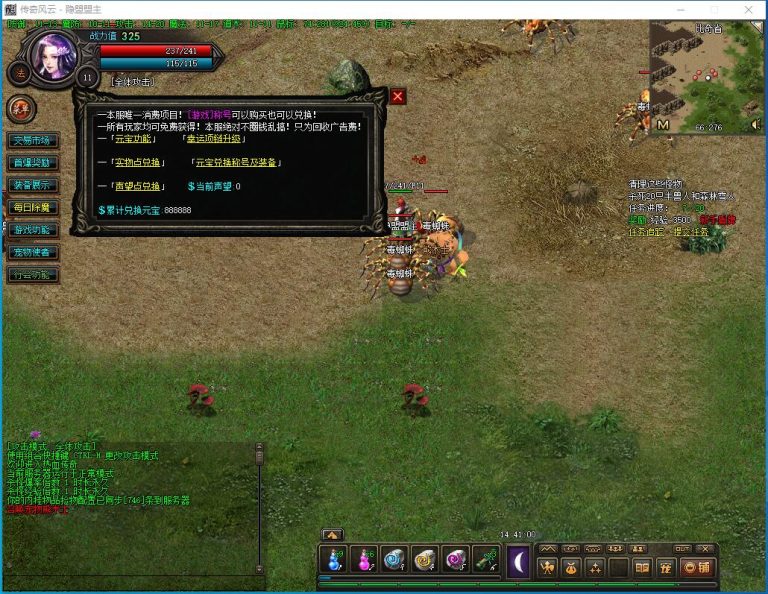This screenshot has width=768, height=594.
Task: Open the 行会功能 guild functions menu
Action: (32, 275)
